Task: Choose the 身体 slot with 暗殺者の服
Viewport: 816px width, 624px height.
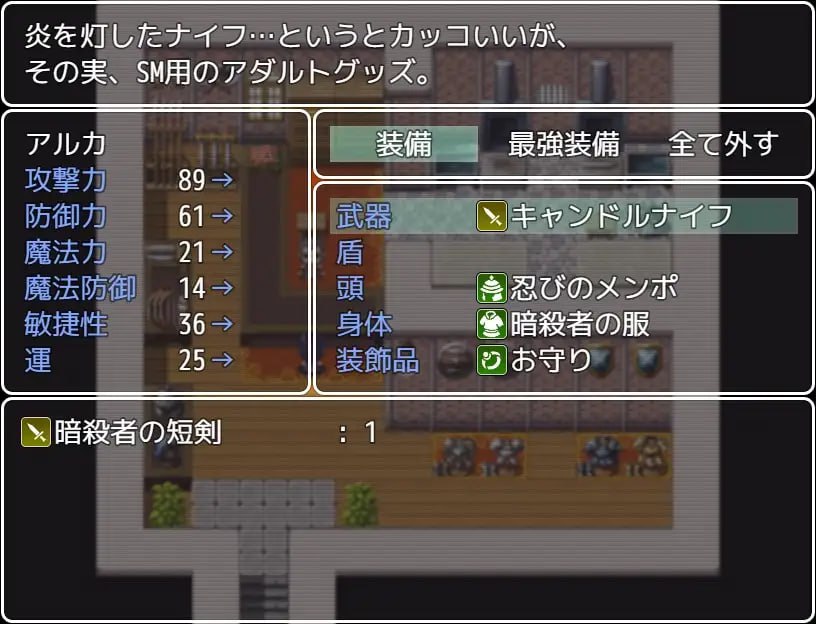Action: pyautogui.click(x=563, y=324)
